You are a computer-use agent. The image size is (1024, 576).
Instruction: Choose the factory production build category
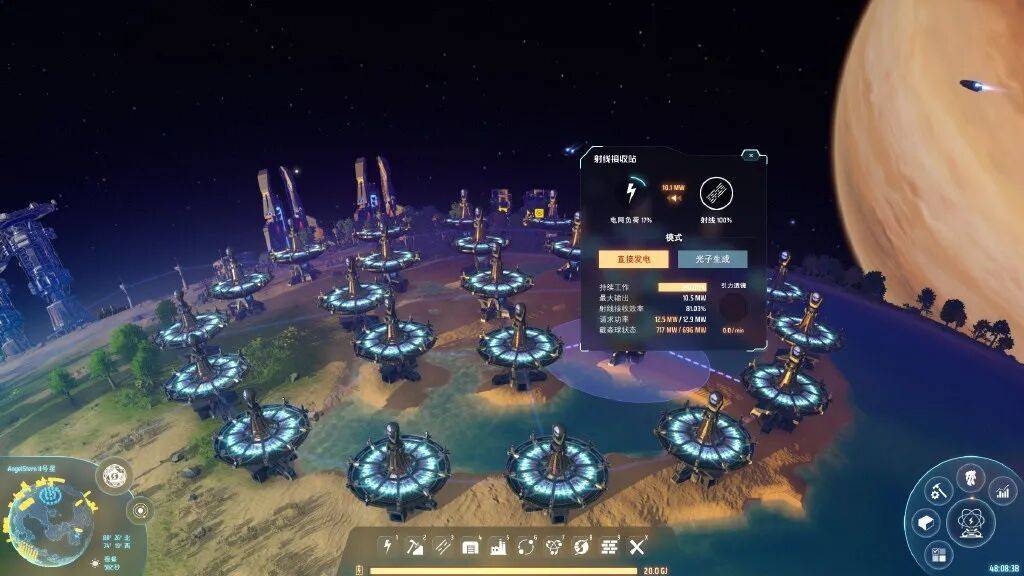pos(499,546)
